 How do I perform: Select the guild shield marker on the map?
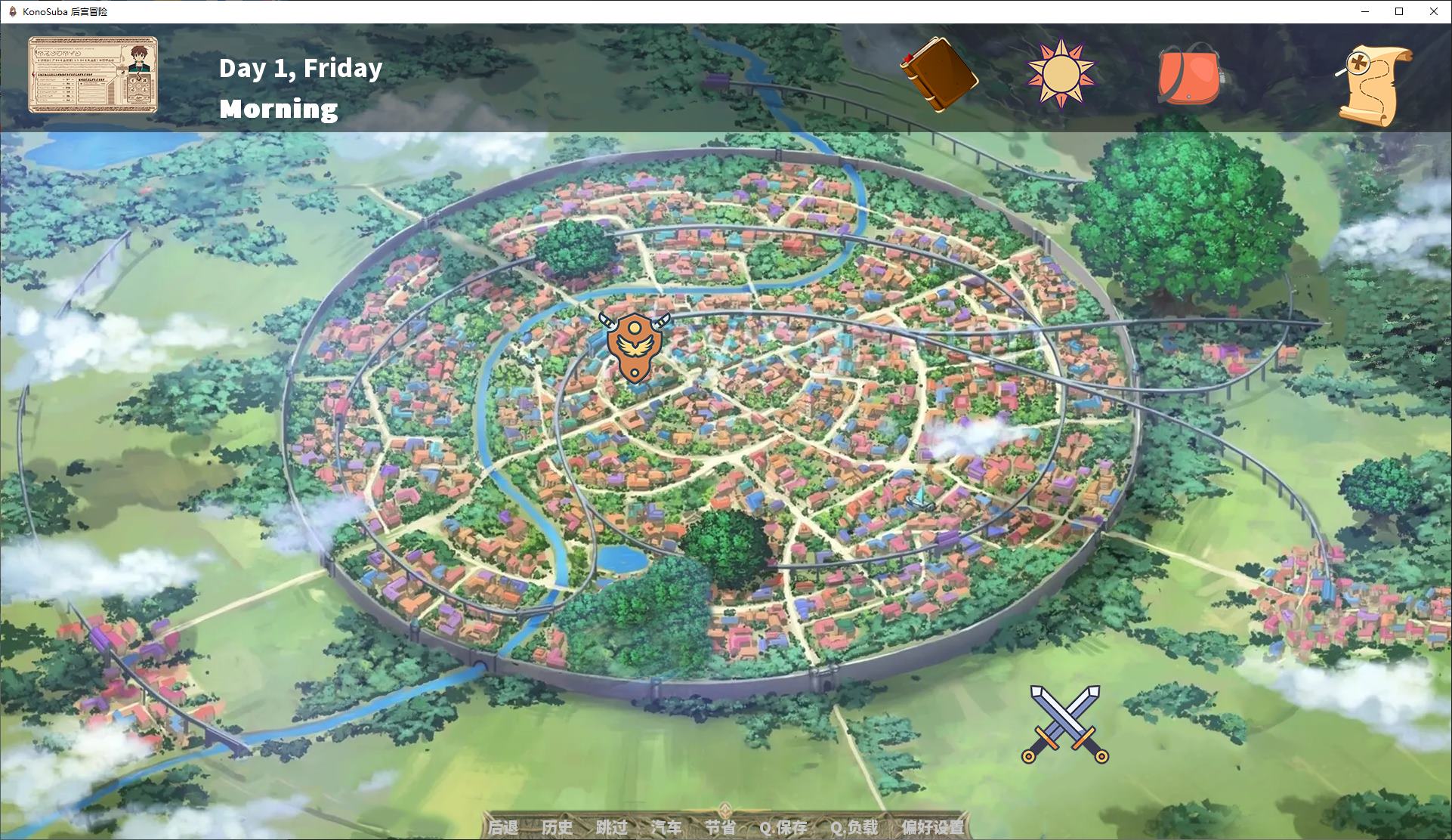click(635, 348)
